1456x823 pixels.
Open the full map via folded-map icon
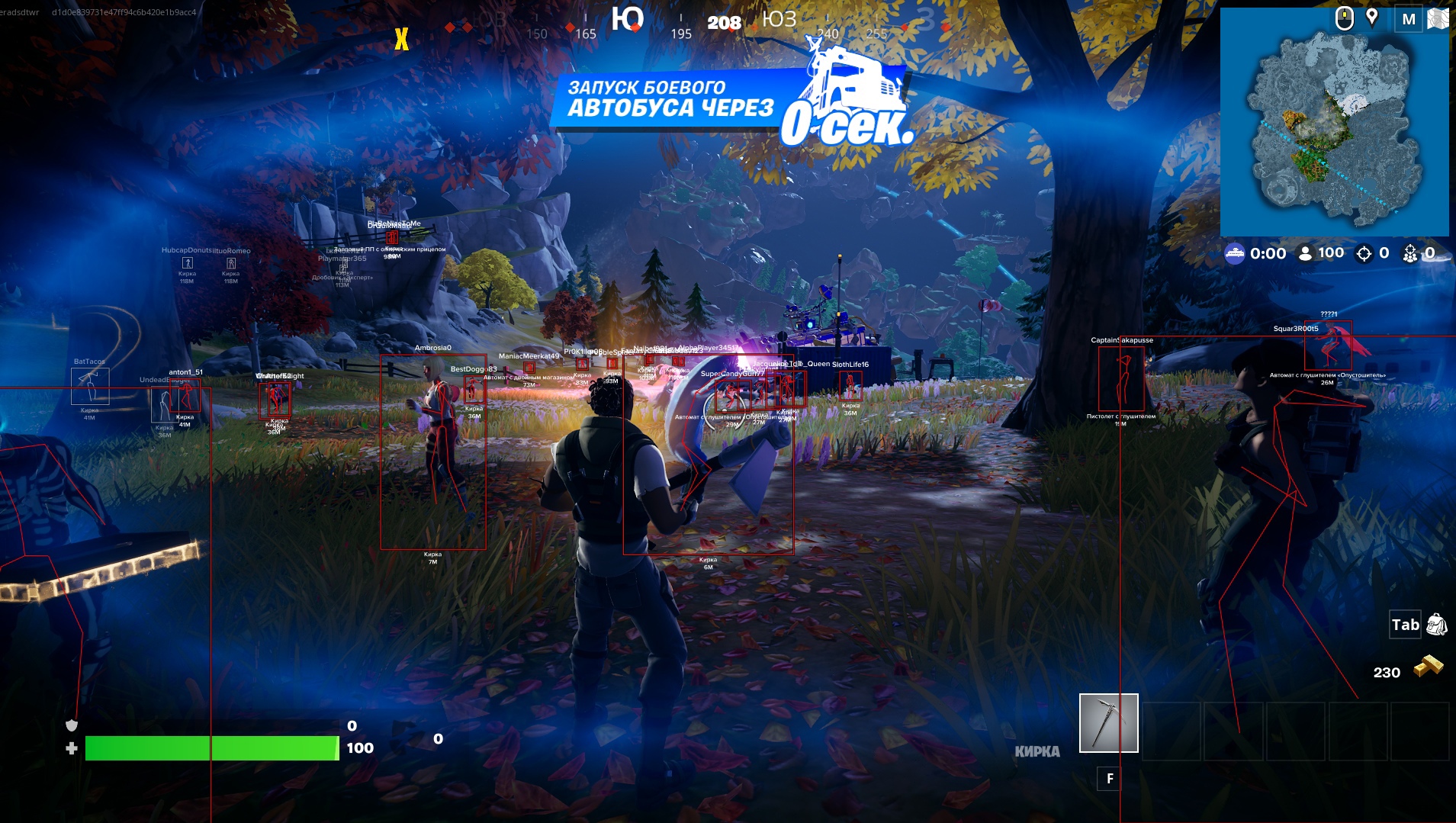pyautogui.click(x=1438, y=19)
